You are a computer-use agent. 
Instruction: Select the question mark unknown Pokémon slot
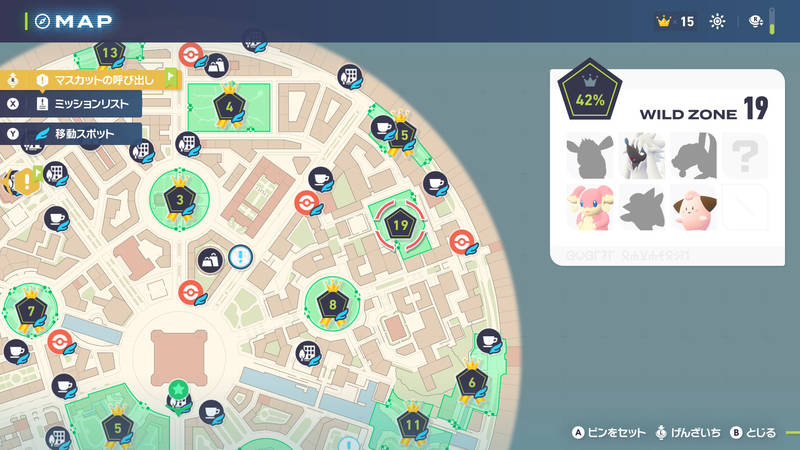click(744, 156)
